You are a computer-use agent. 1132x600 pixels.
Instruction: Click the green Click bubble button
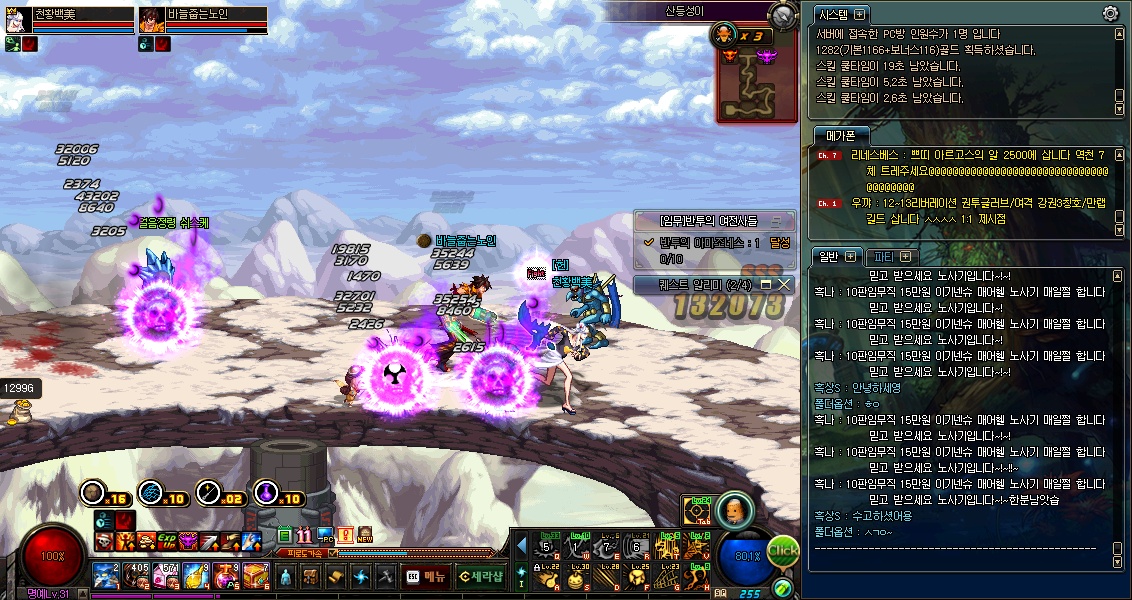pyautogui.click(x=783, y=550)
